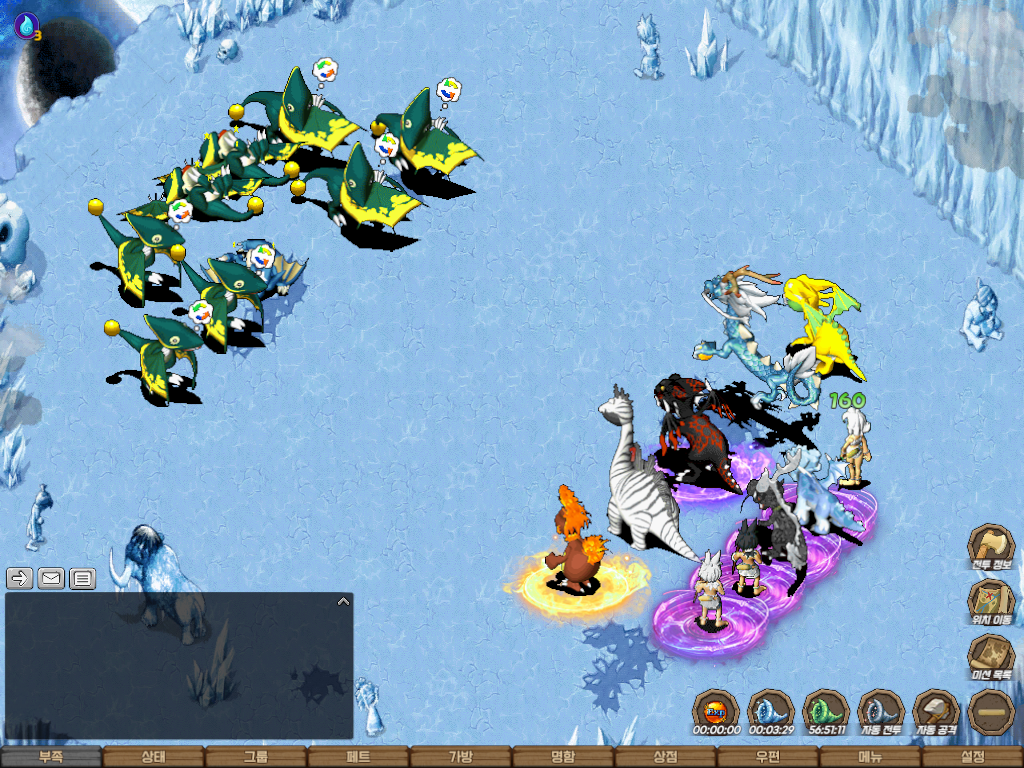The width and height of the screenshot is (1024, 768).
Task: Open the 상점 shop
Action: pos(665,757)
